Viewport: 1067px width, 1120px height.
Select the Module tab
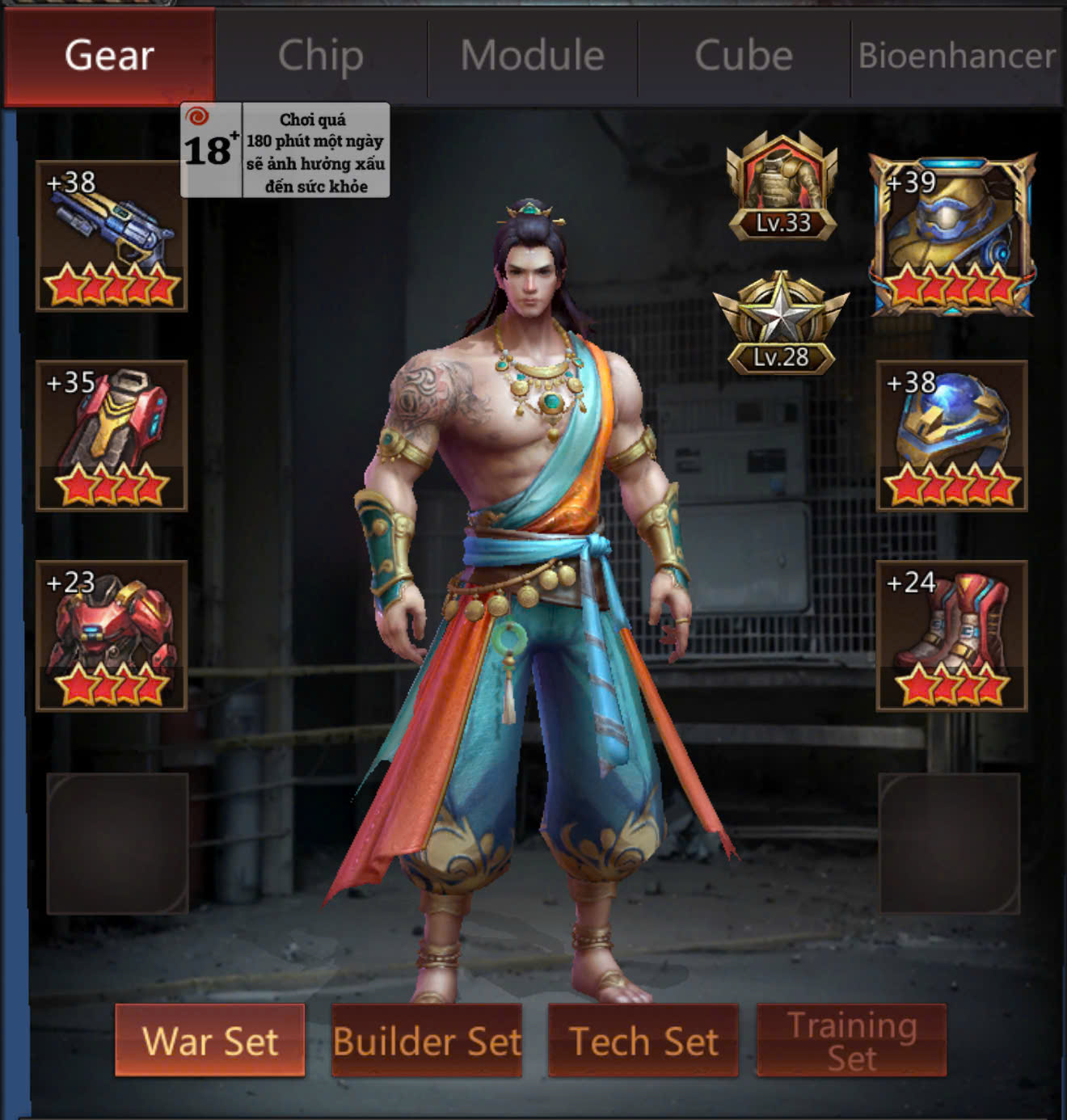tap(533, 57)
